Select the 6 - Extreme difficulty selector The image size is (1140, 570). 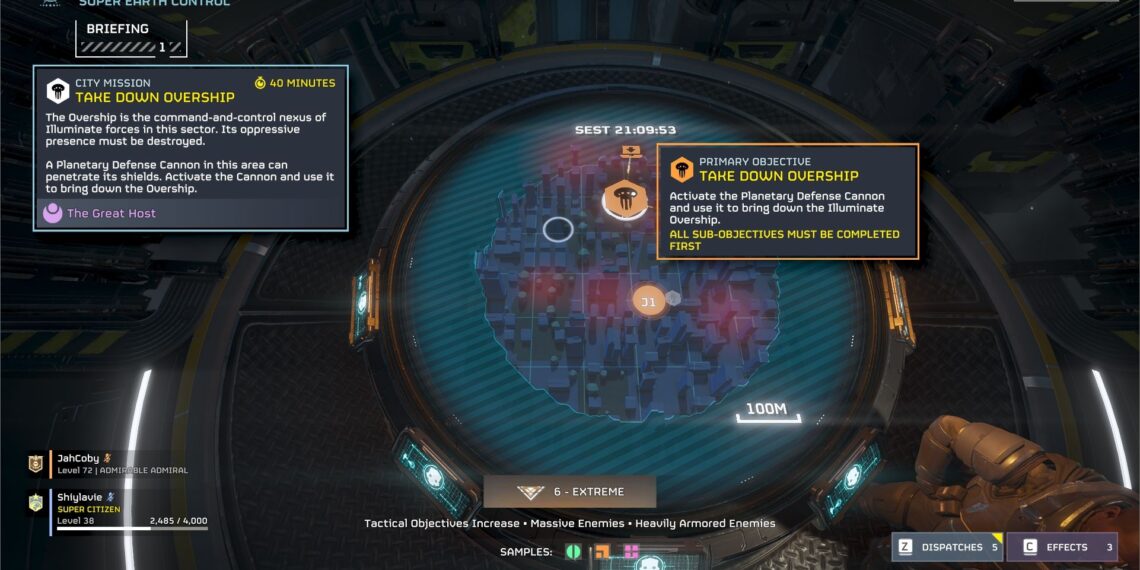click(x=570, y=492)
